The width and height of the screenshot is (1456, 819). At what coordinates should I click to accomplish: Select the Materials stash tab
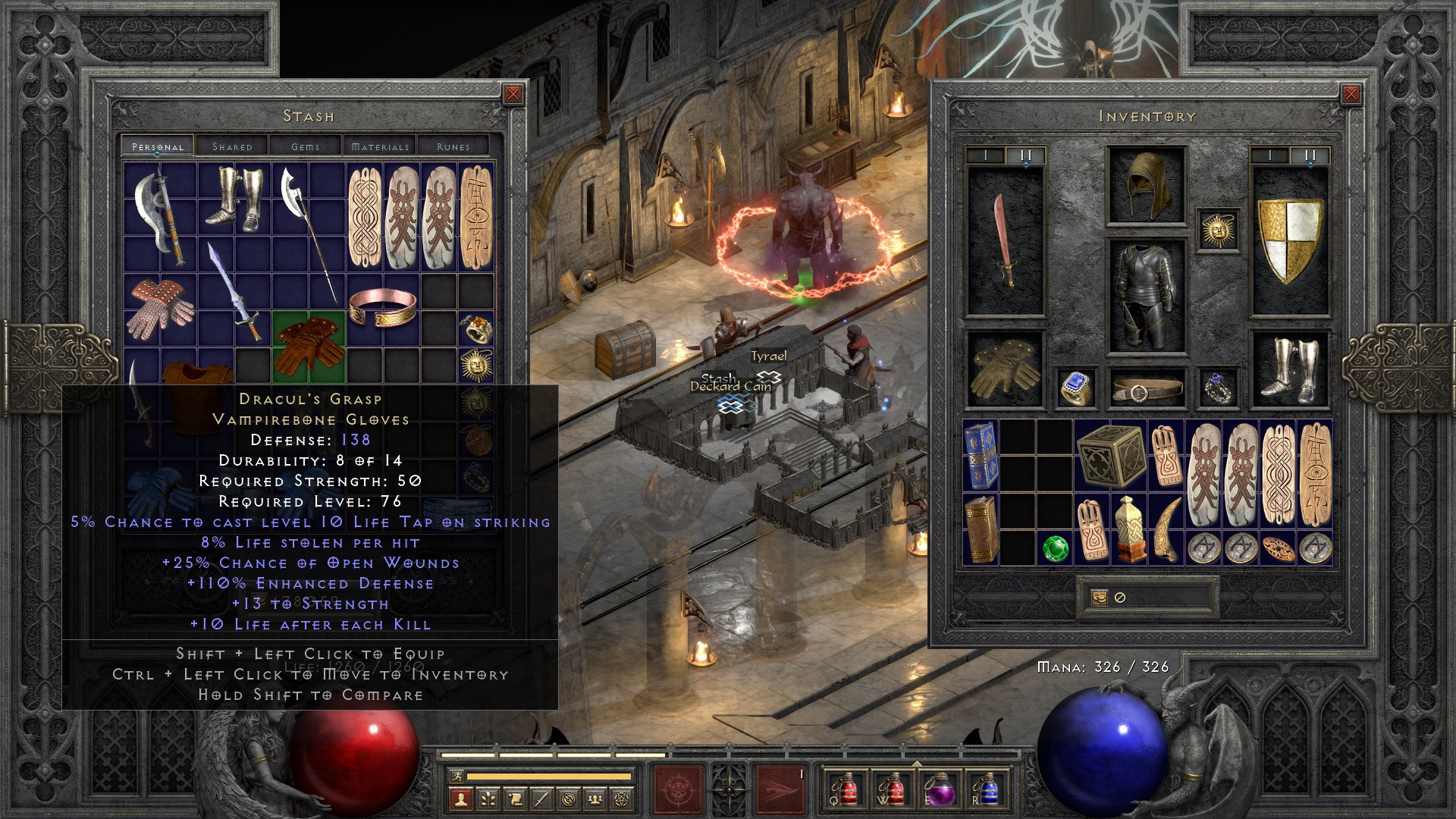381,146
